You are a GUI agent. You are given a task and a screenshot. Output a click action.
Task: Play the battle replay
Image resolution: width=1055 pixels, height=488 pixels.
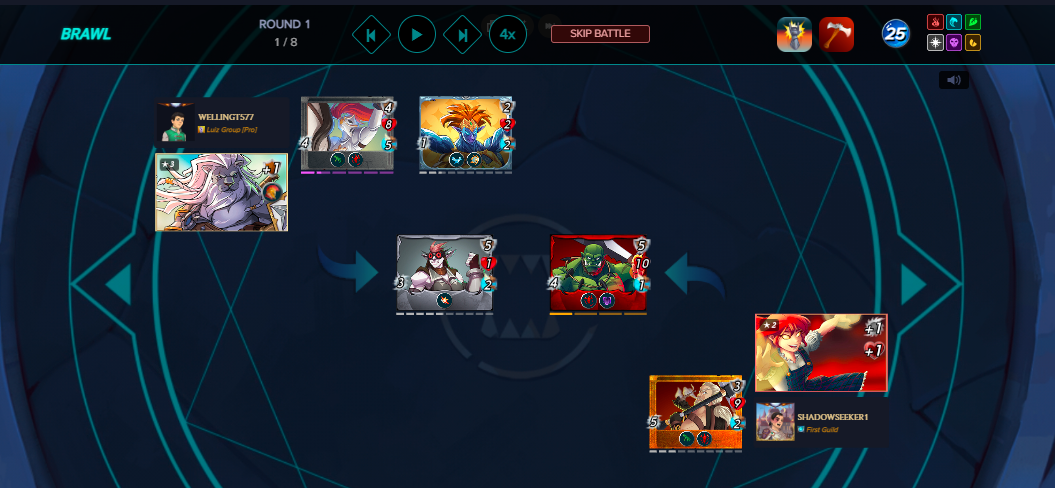tap(417, 35)
